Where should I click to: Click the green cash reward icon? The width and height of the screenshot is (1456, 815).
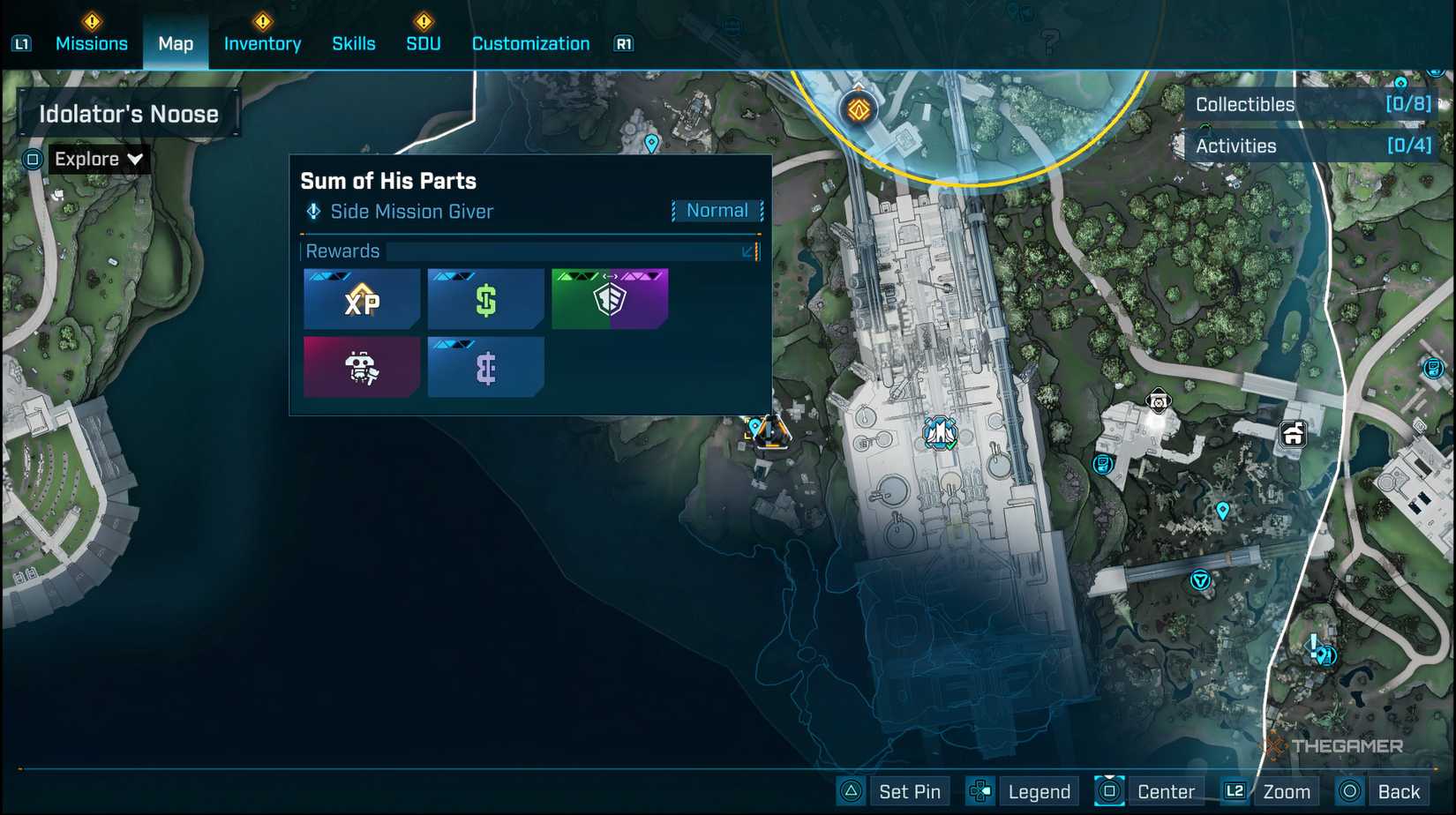coord(485,299)
